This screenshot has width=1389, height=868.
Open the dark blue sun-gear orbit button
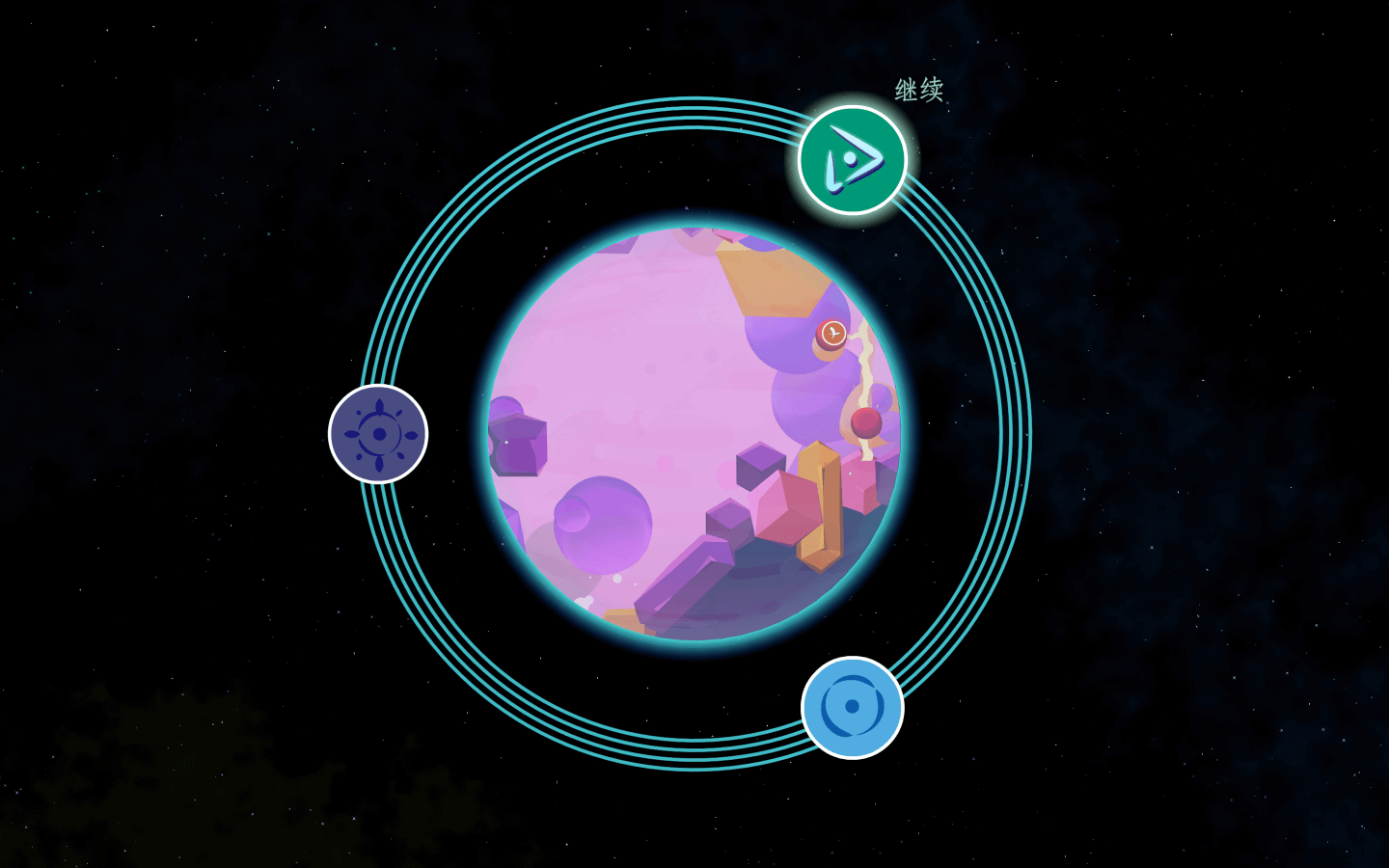pyautogui.click(x=378, y=434)
